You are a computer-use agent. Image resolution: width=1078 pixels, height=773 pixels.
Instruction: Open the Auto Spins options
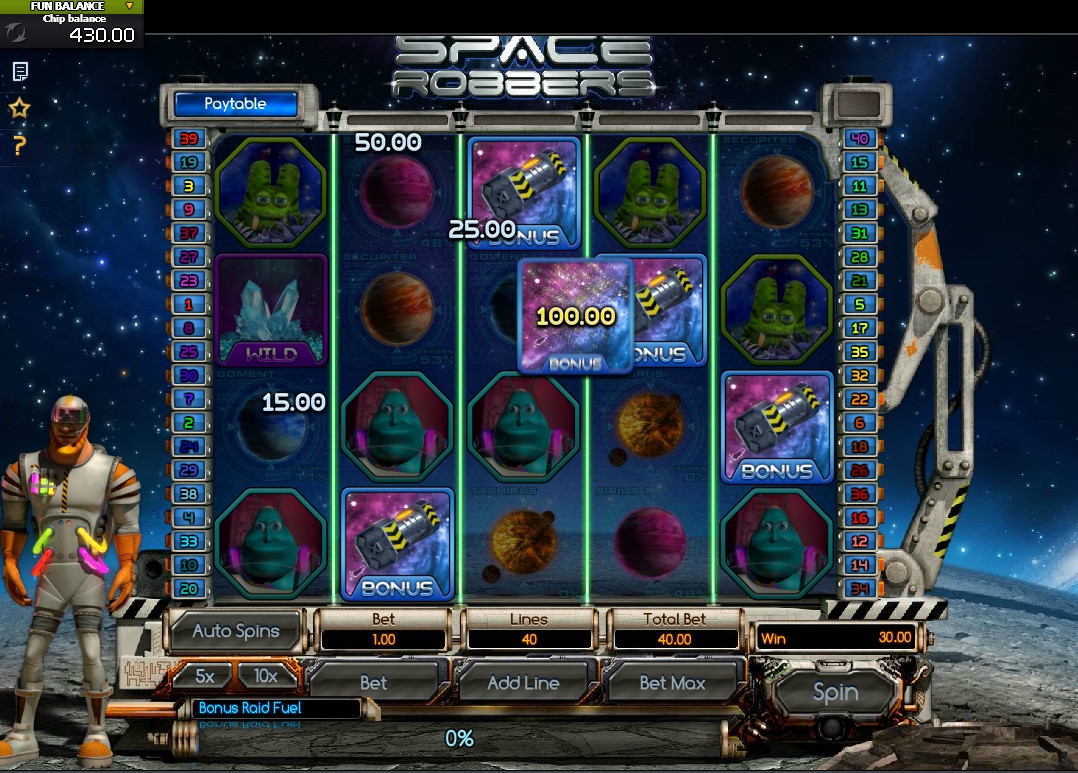click(236, 631)
